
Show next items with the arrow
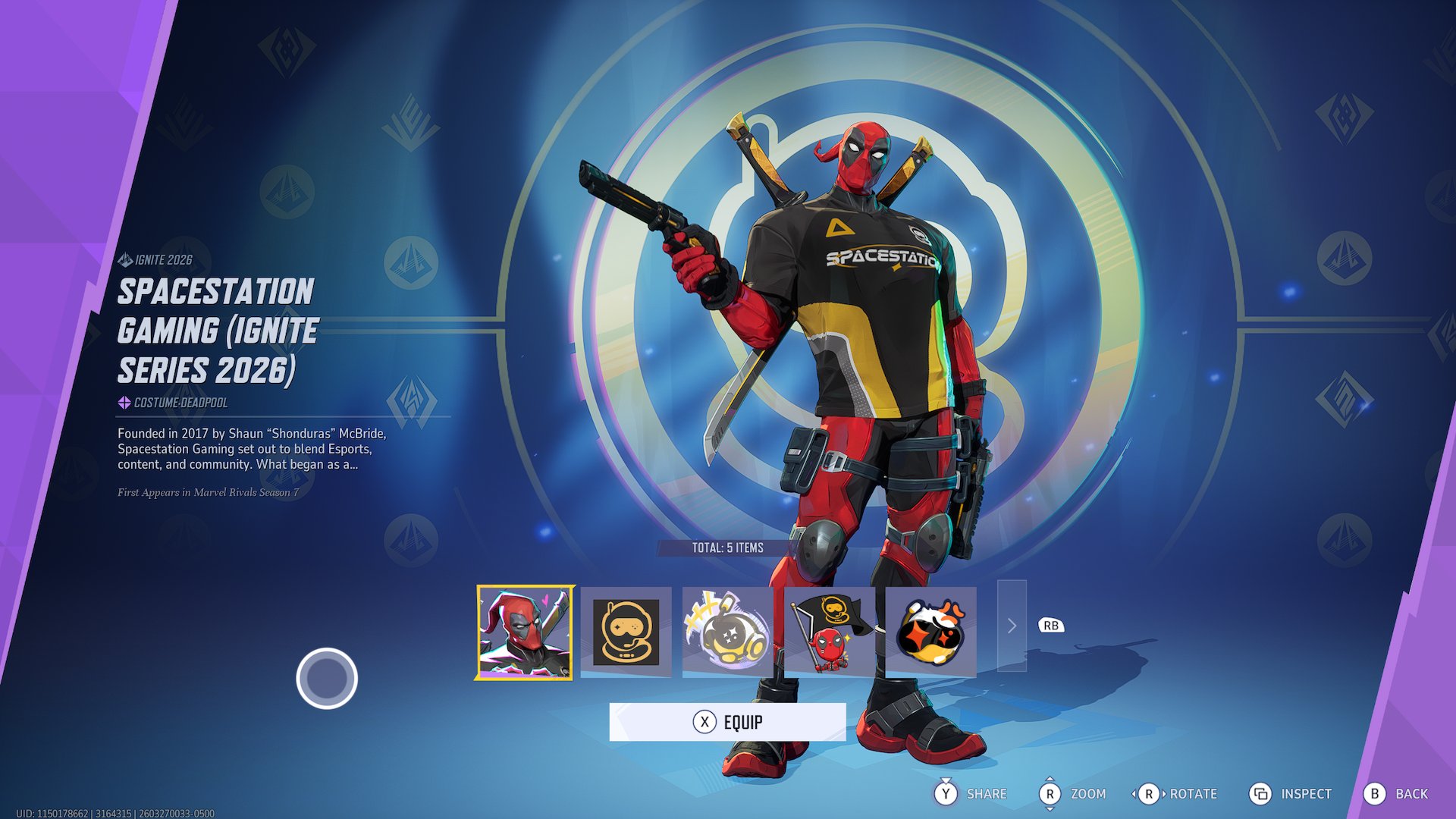coord(1012,626)
